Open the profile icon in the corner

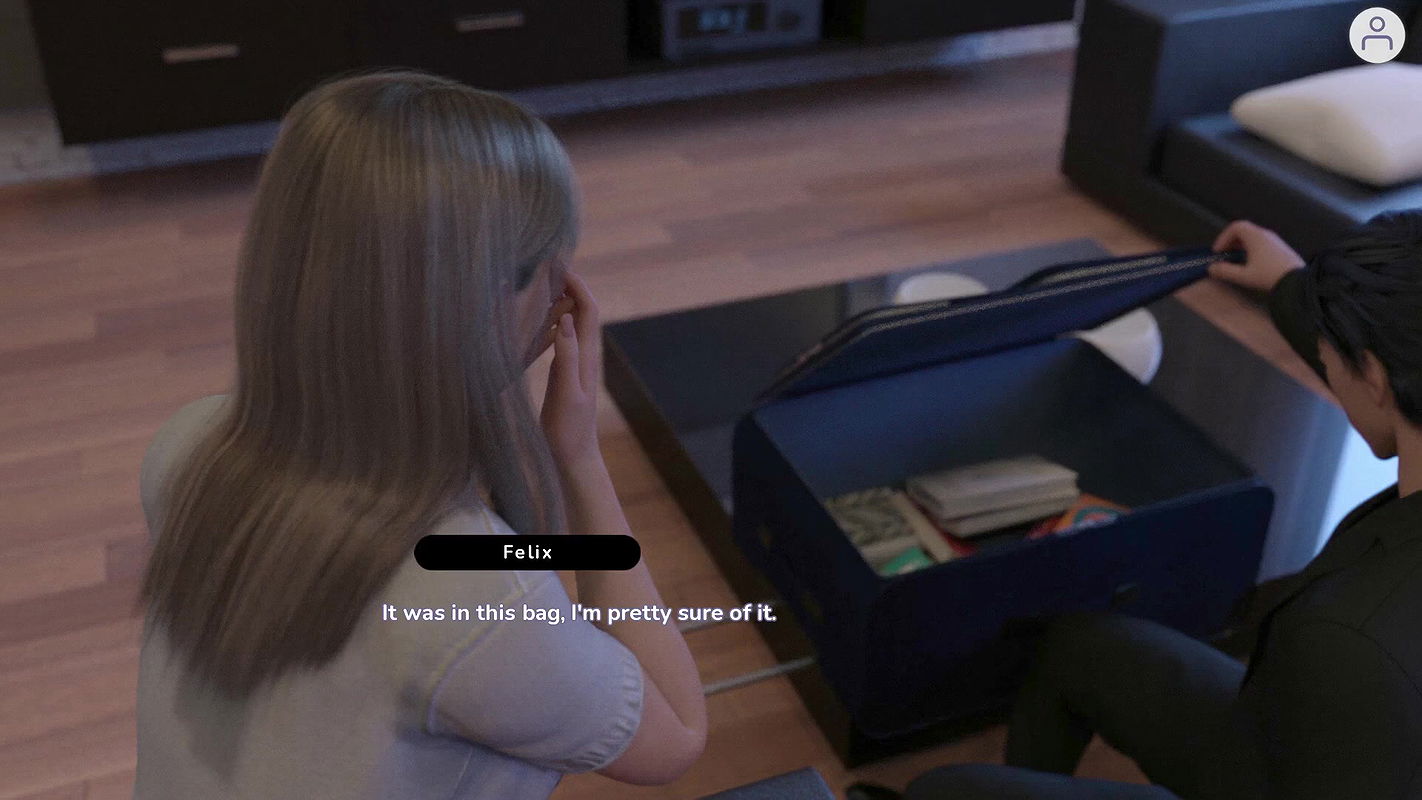tap(1377, 35)
